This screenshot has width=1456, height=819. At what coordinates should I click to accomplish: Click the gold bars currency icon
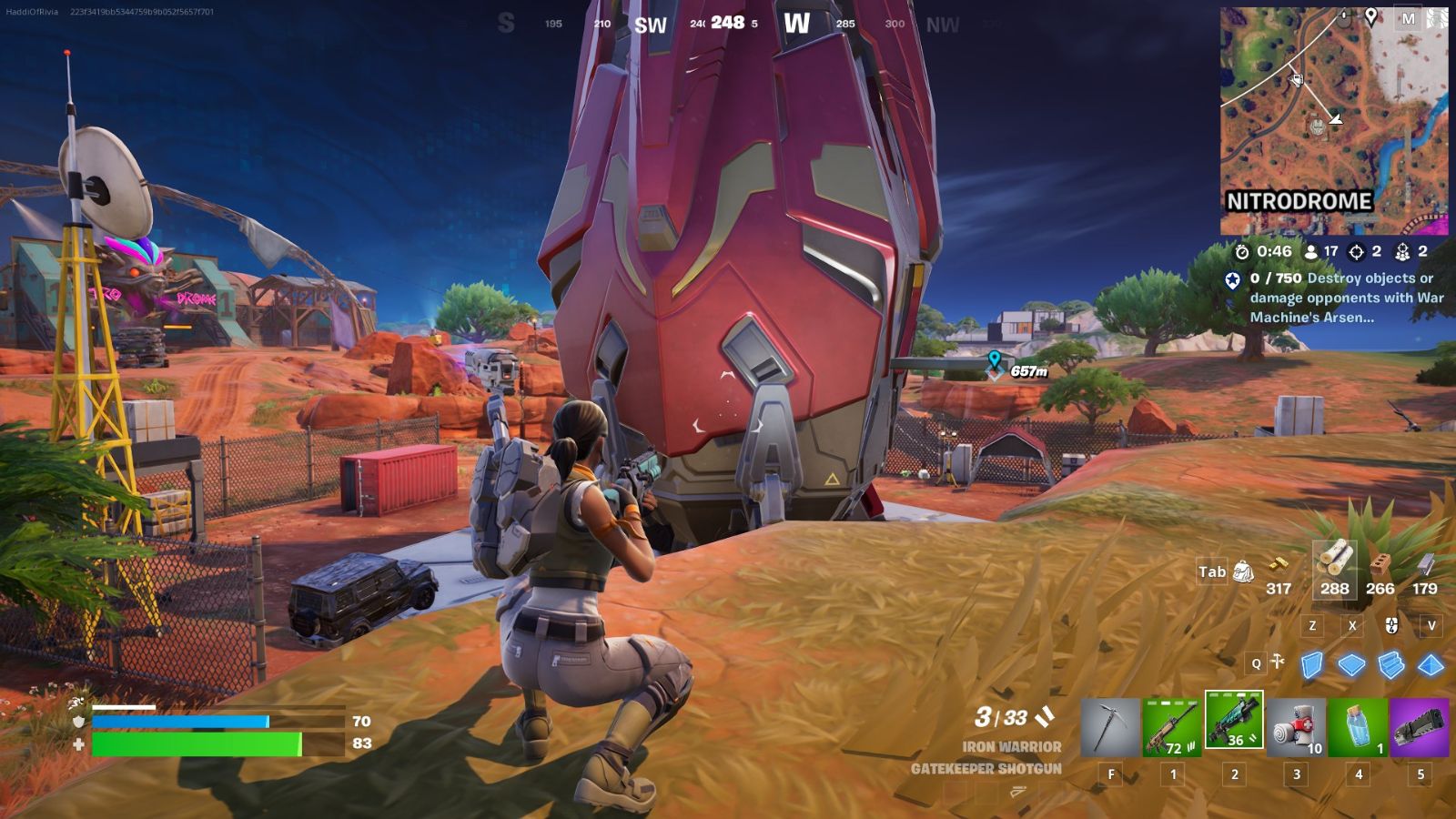pyautogui.click(x=1279, y=566)
